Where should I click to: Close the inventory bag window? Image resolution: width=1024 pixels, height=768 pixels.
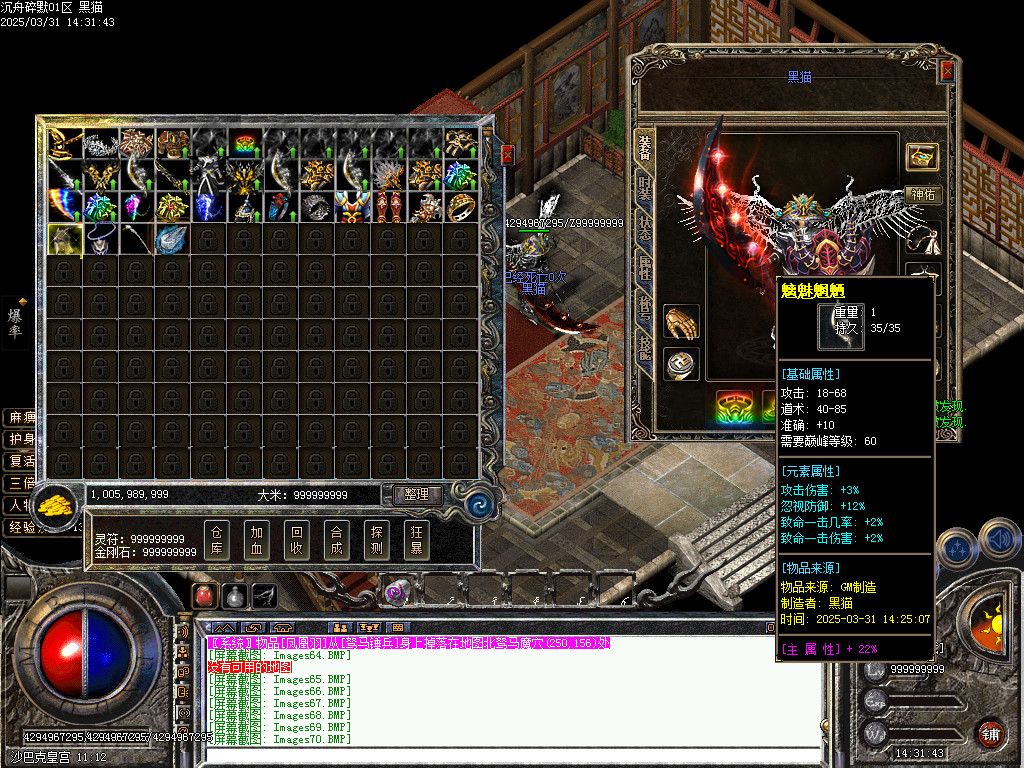tap(506, 155)
